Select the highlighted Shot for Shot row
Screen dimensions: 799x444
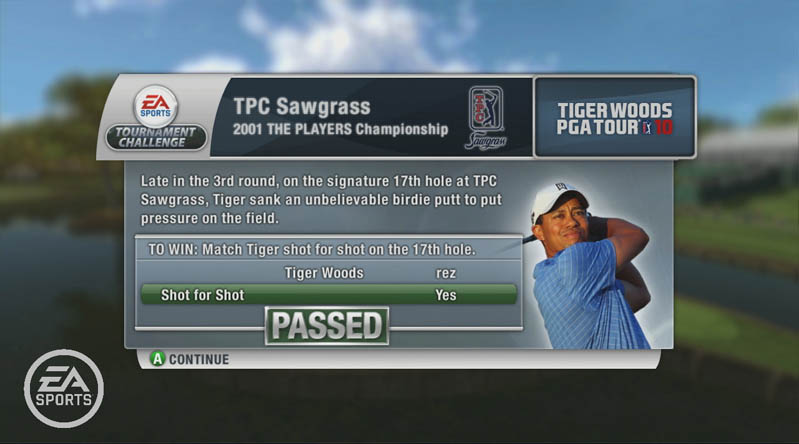tap(328, 295)
